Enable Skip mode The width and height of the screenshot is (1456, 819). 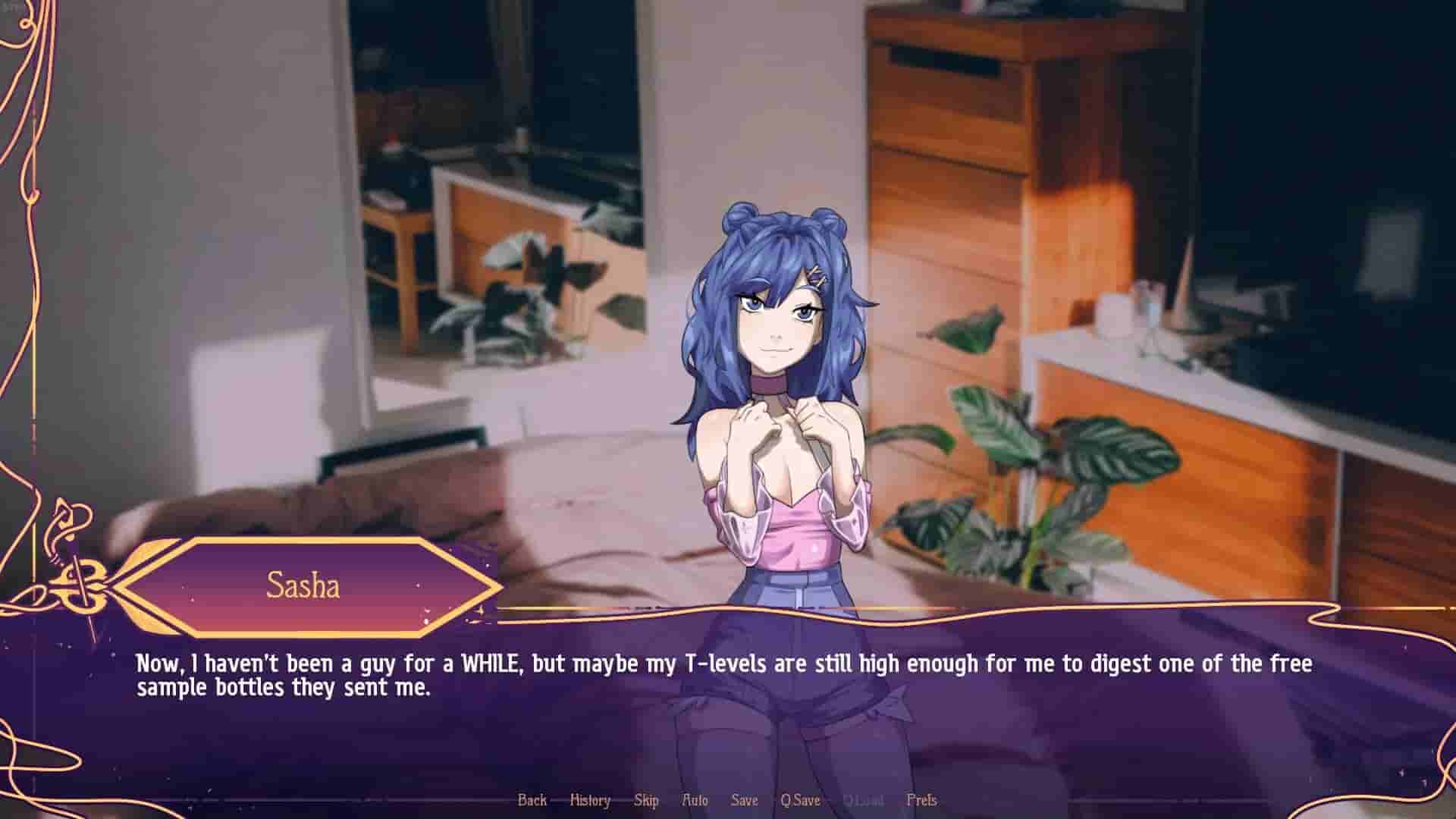point(645,800)
